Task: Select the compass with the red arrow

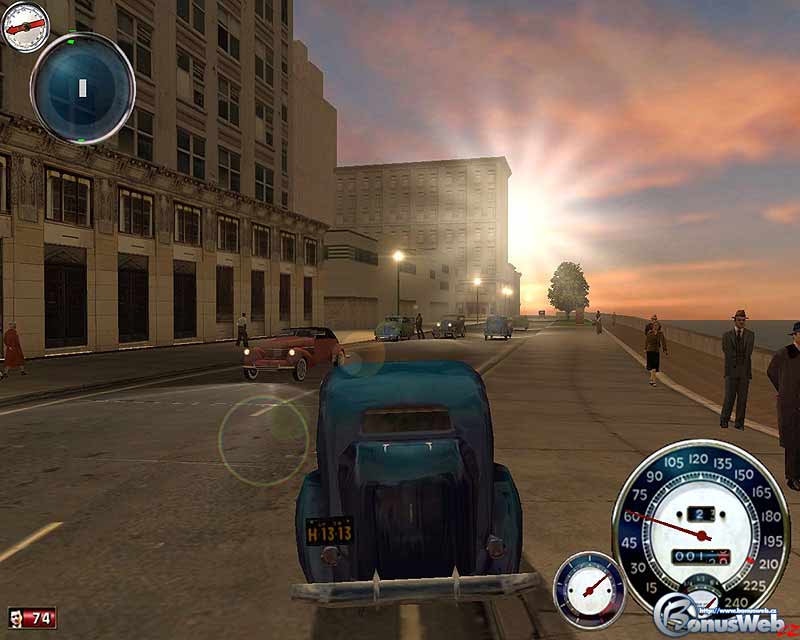Action: tap(25, 28)
